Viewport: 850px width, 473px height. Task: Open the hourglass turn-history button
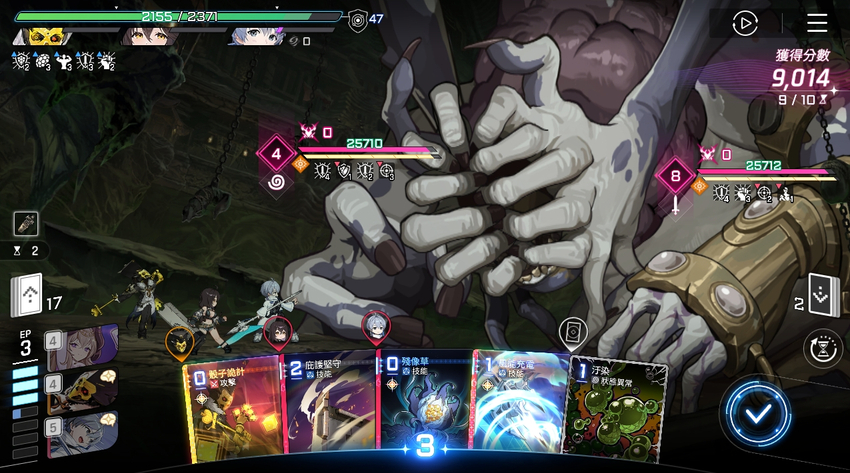click(x=822, y=348)
